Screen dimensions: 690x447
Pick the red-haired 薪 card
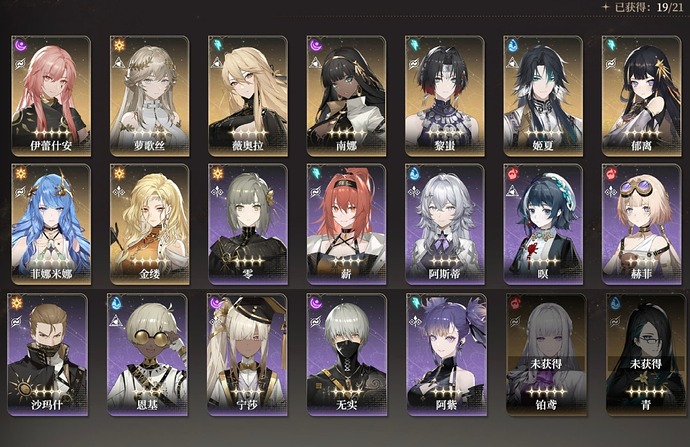coord(346,222)
